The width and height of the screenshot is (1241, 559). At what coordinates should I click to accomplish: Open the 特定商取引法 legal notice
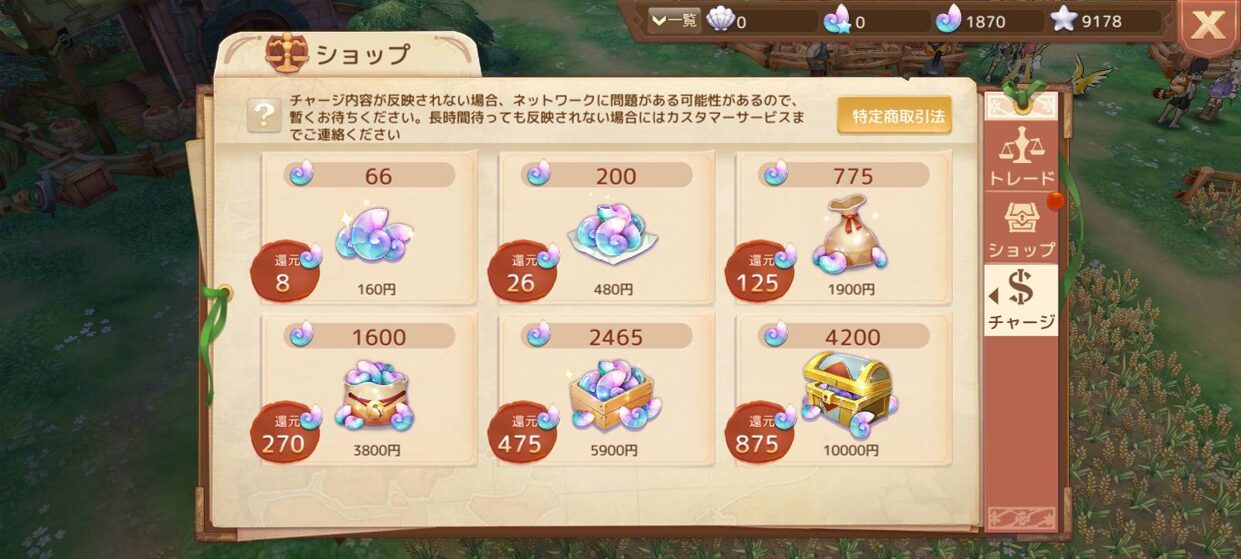click(x=894, y=116)
